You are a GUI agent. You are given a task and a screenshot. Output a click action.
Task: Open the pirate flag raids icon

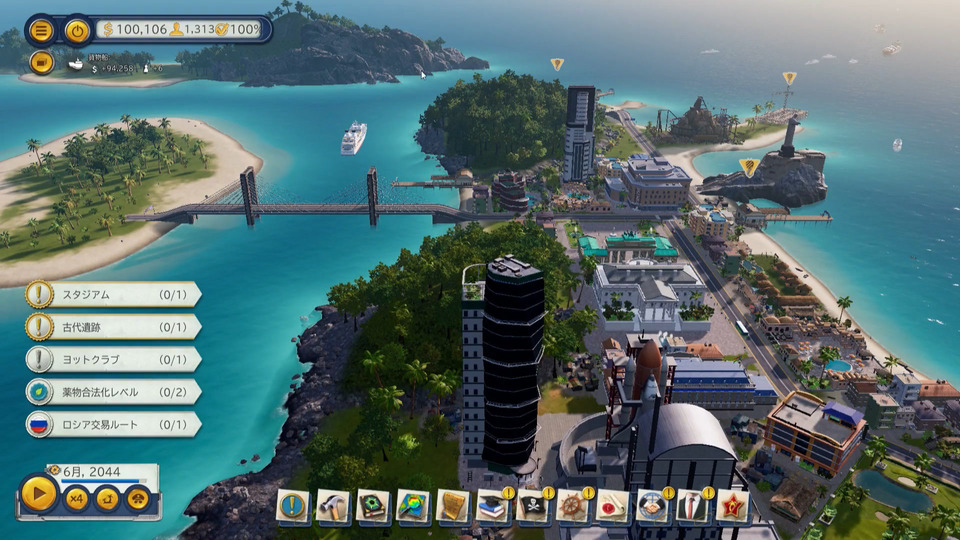(x=533, y=507)
